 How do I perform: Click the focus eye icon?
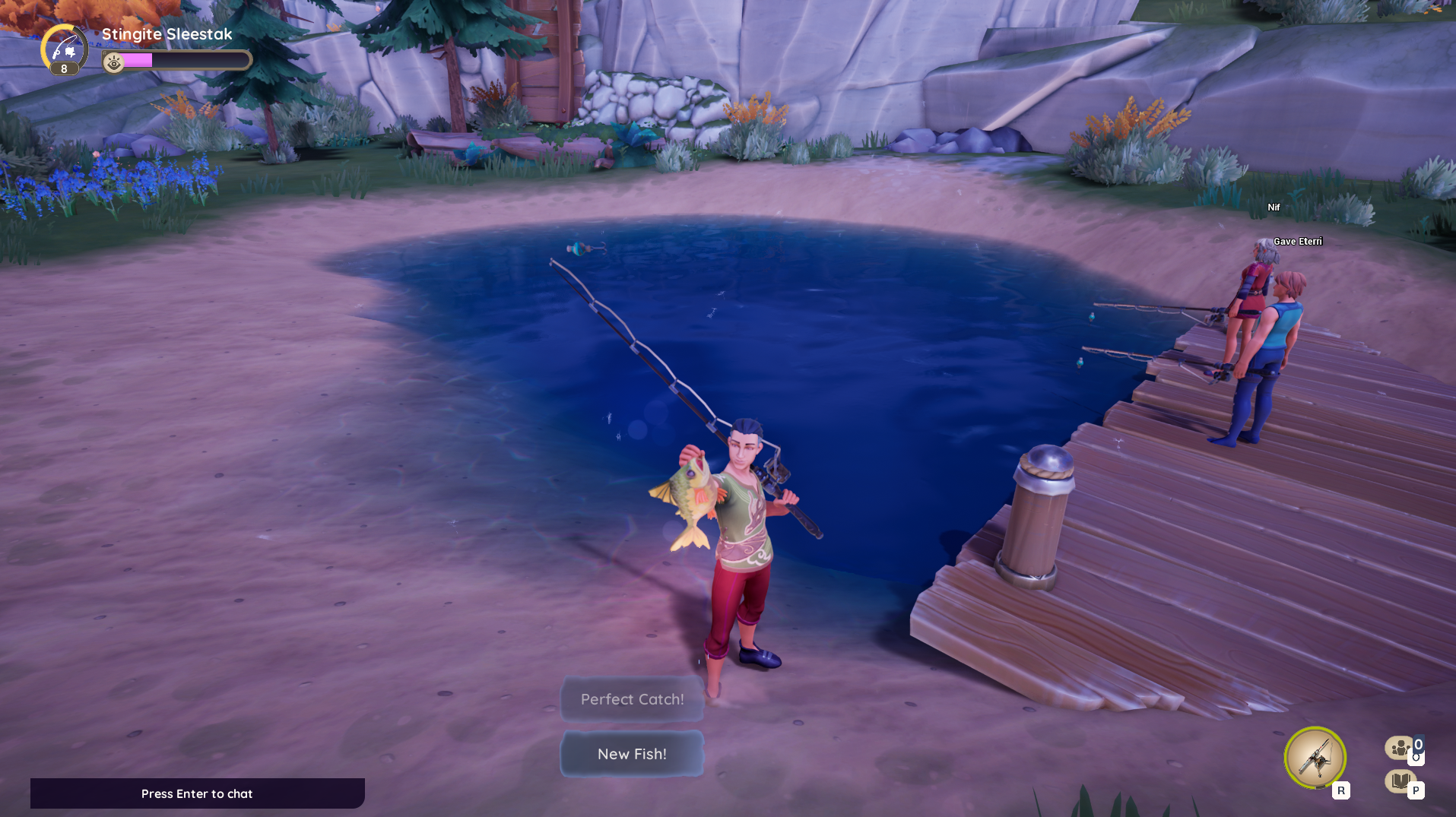coord(114,62)
